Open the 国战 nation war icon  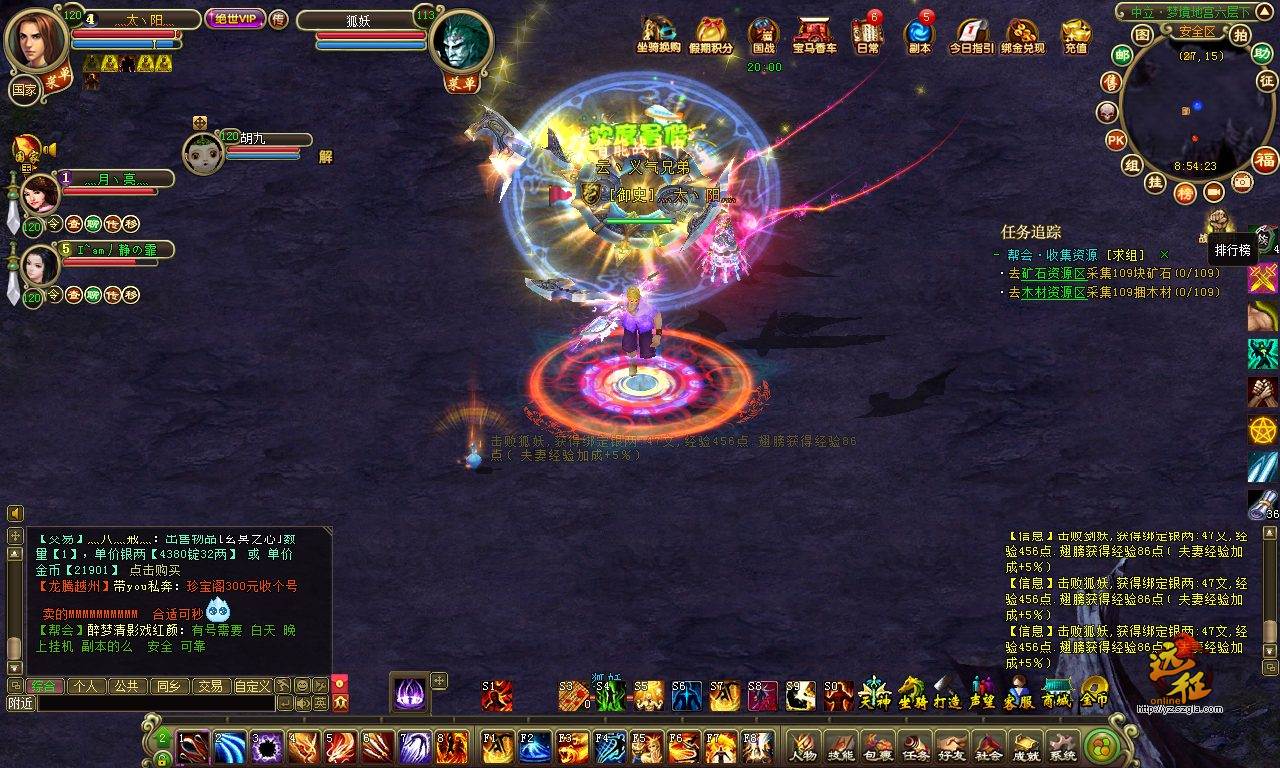pos(764,35)
